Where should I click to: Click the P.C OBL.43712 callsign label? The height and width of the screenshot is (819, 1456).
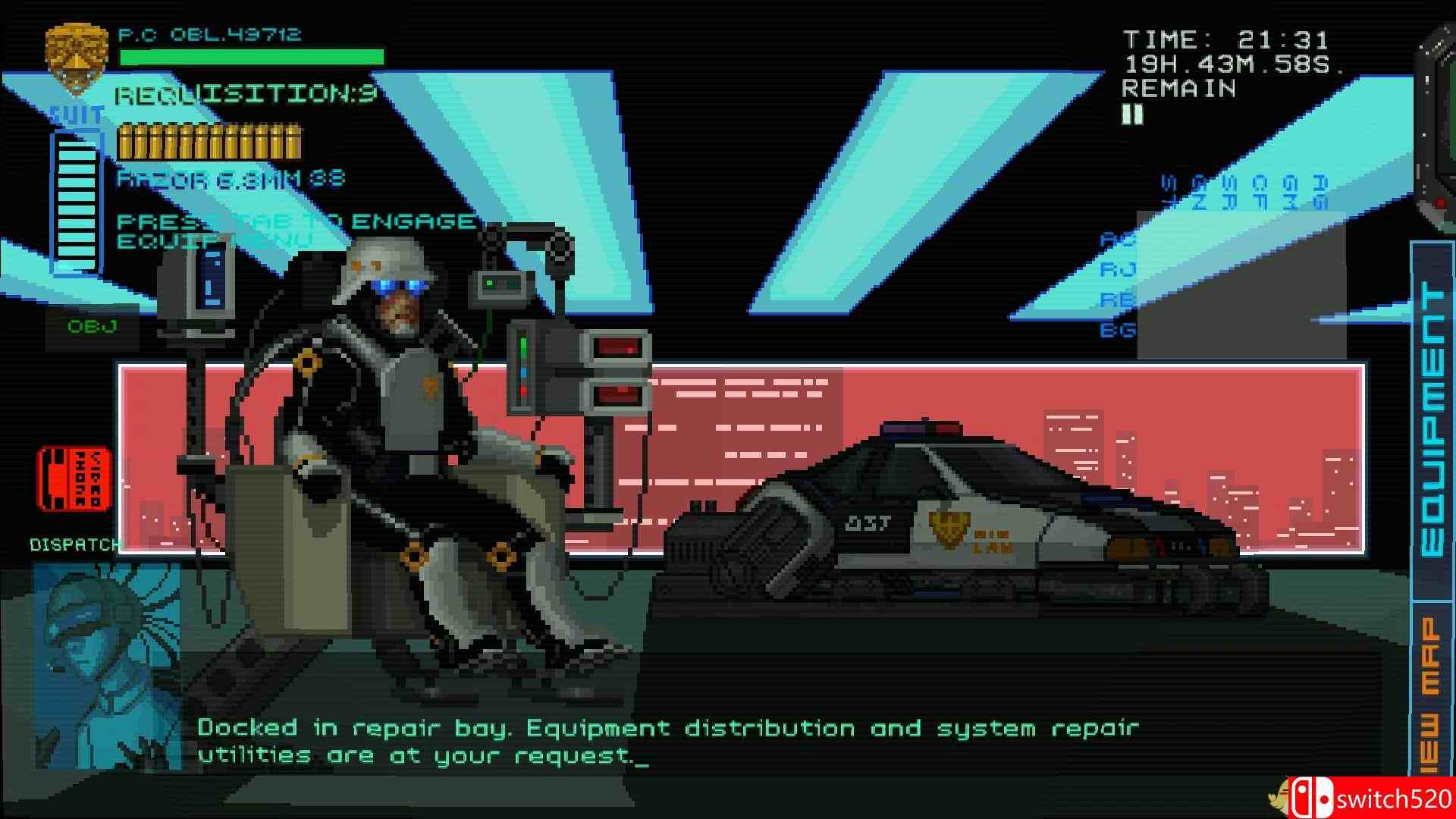pyautogui.click(x=209, y=33)
